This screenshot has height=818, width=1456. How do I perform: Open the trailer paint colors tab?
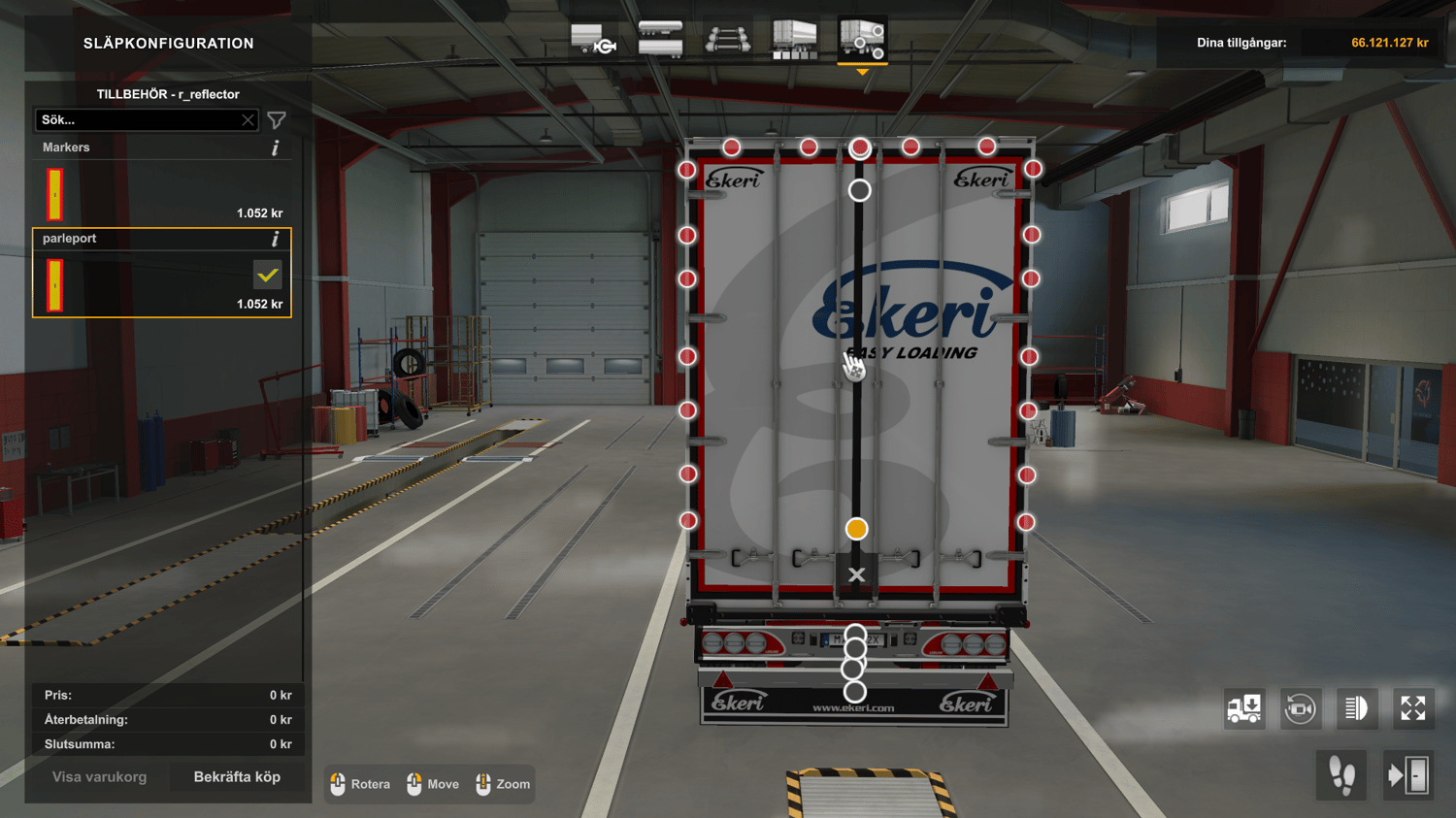coord(794,41)
